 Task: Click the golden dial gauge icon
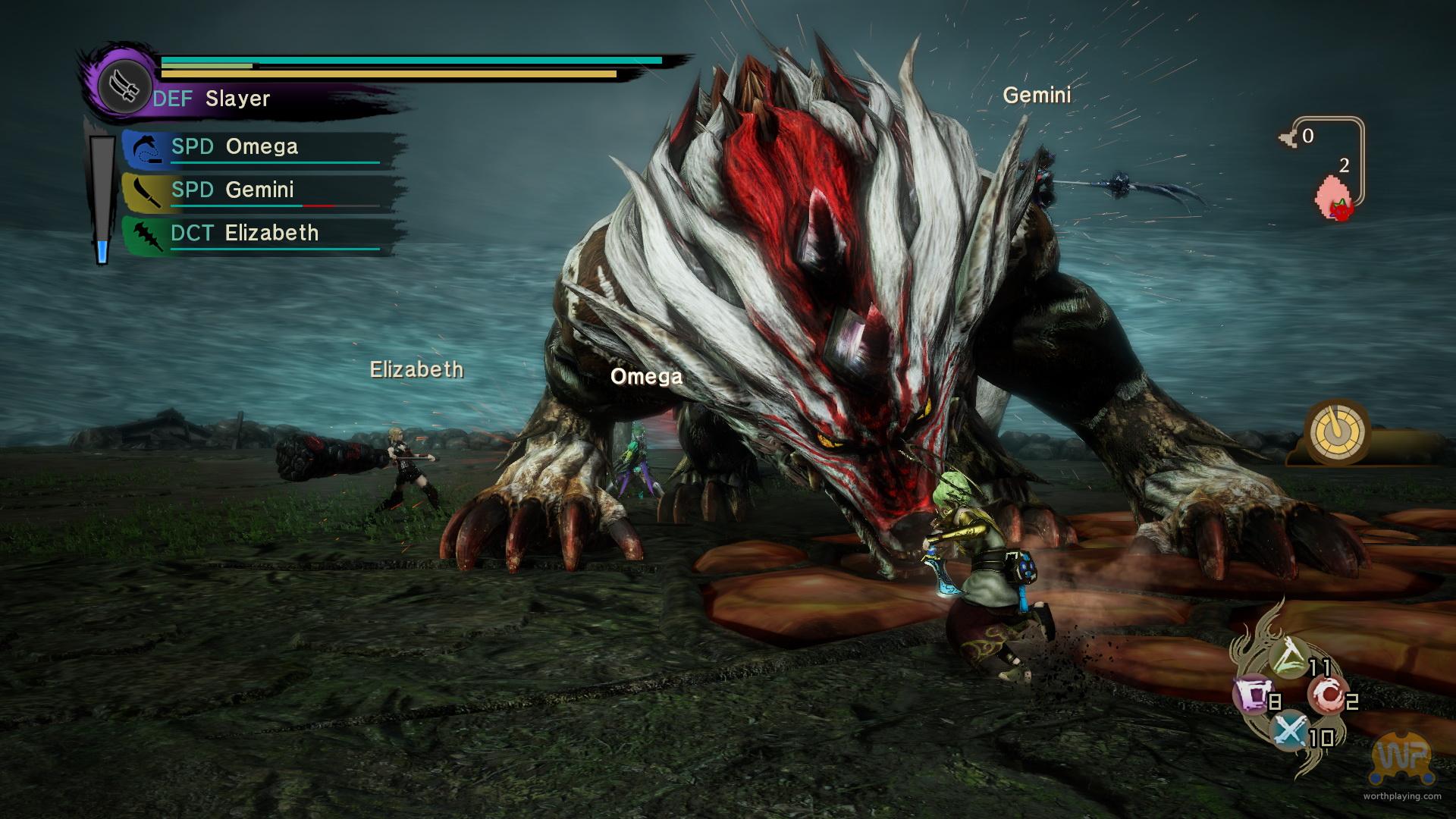[x=1338, y=434]
